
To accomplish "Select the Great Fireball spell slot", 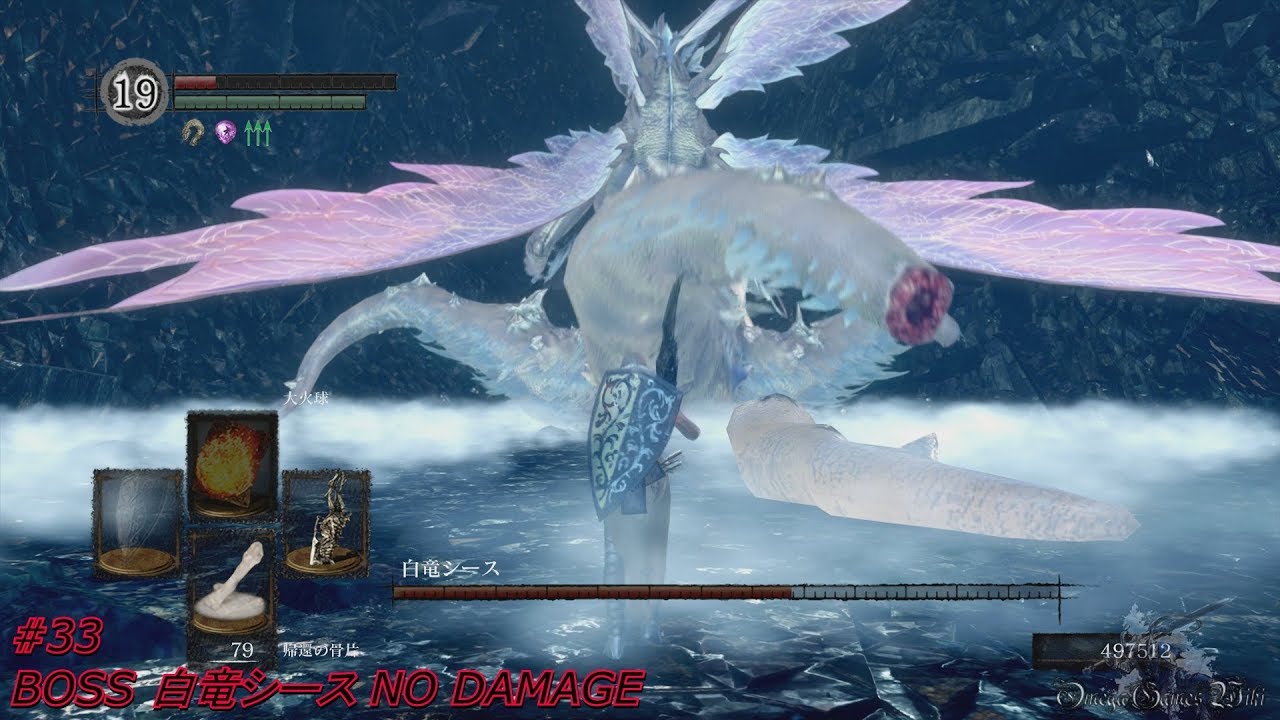I will (x=232, y=464).
